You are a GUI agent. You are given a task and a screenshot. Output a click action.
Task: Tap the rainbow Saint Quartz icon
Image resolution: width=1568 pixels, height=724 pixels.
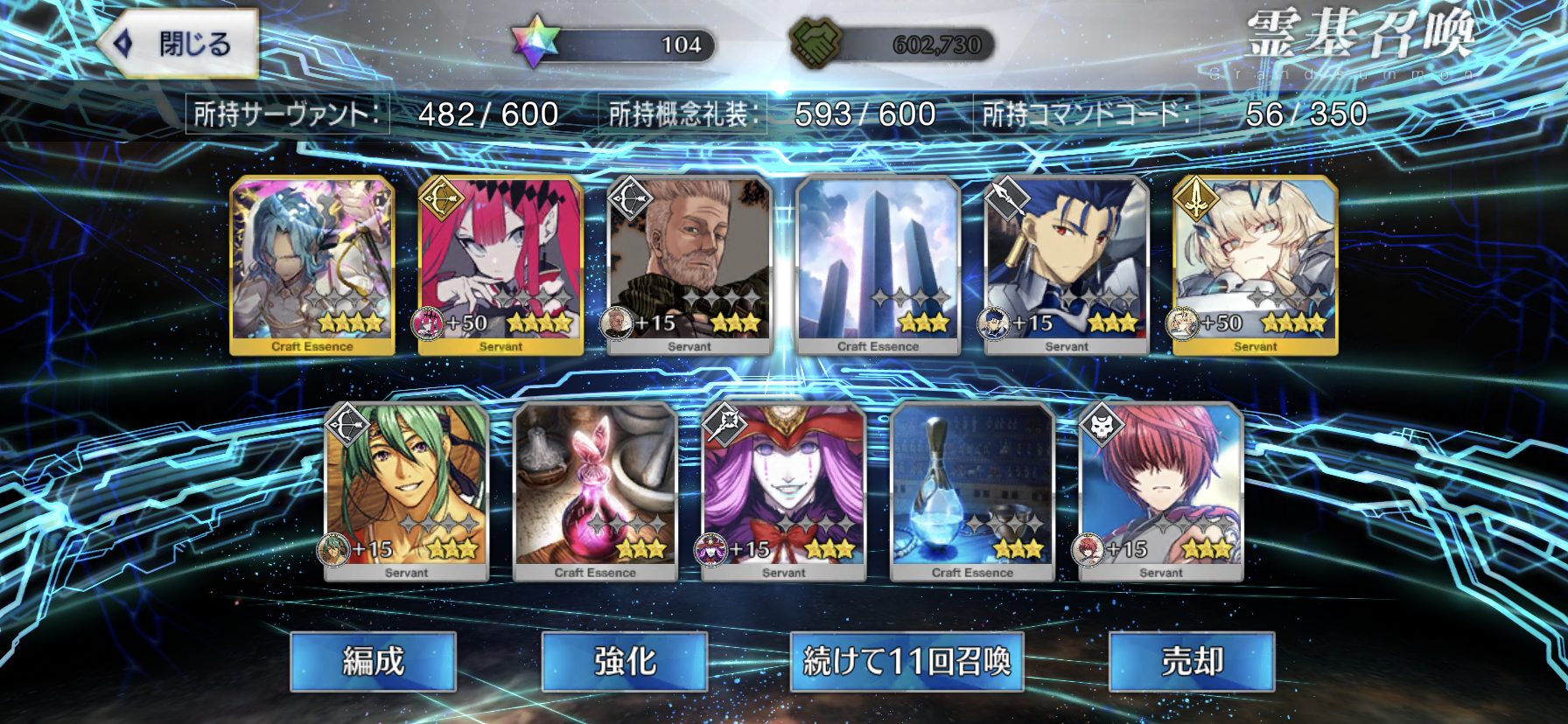[535, 44]
